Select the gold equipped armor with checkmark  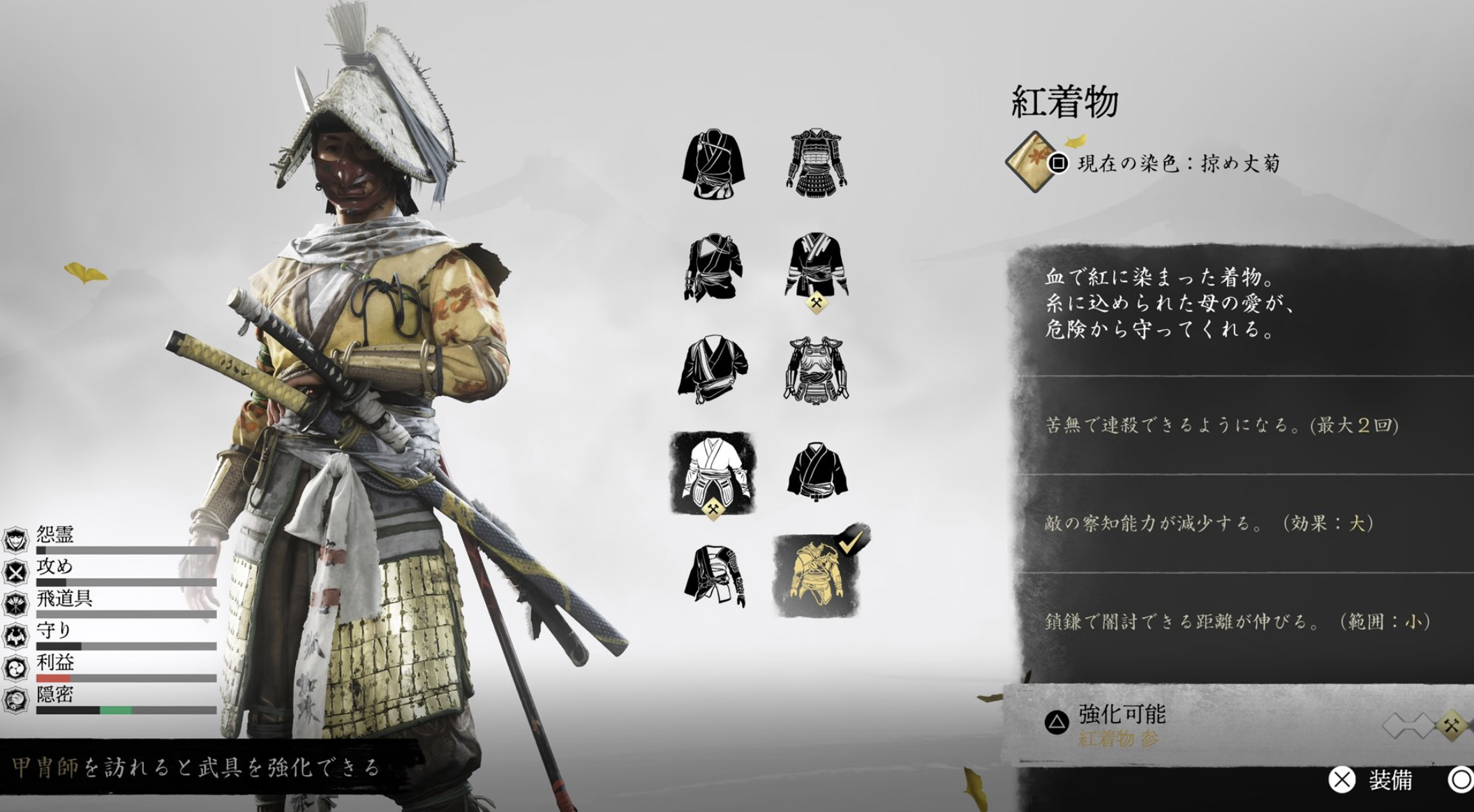[x=816, y=576]
